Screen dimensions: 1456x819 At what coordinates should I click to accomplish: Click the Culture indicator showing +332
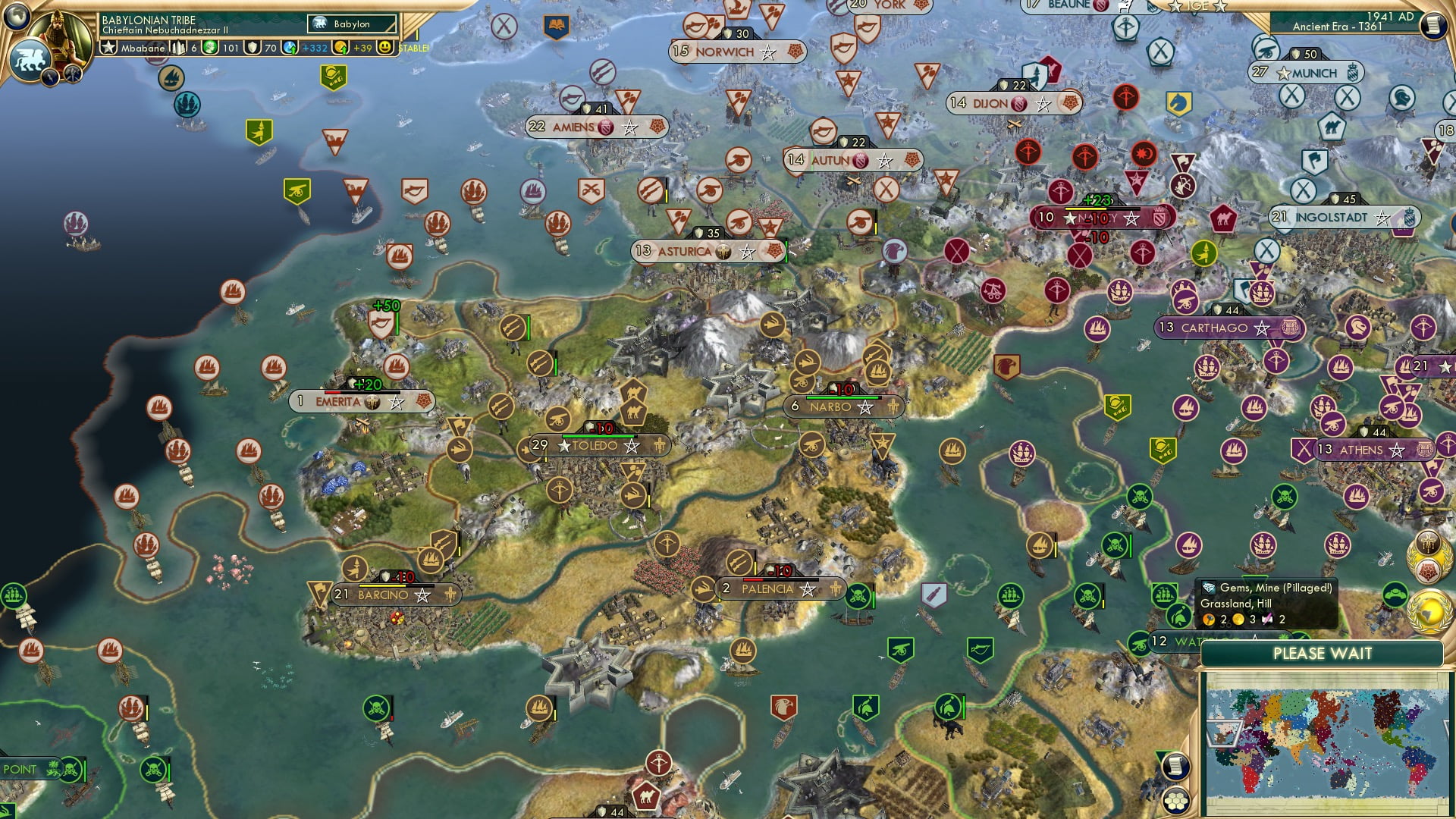313,47
